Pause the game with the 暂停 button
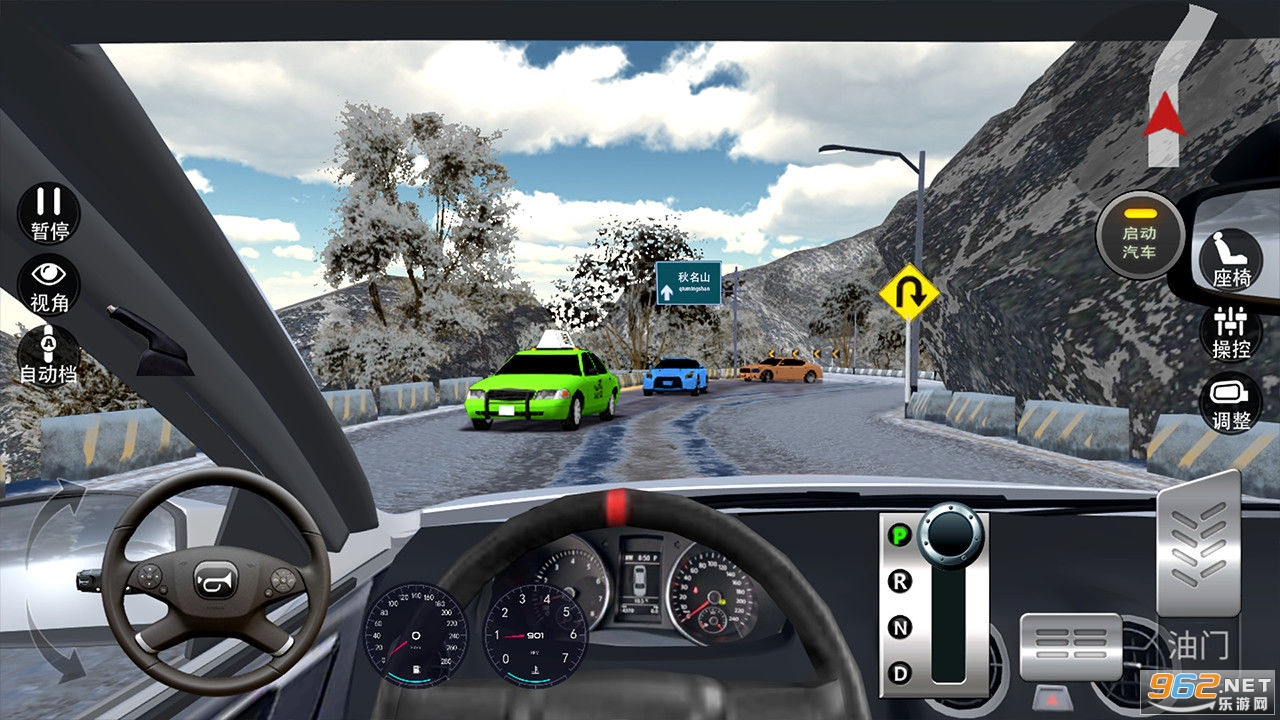The height and width of the screenshot is (720, 1280). [x=49, y=212]
